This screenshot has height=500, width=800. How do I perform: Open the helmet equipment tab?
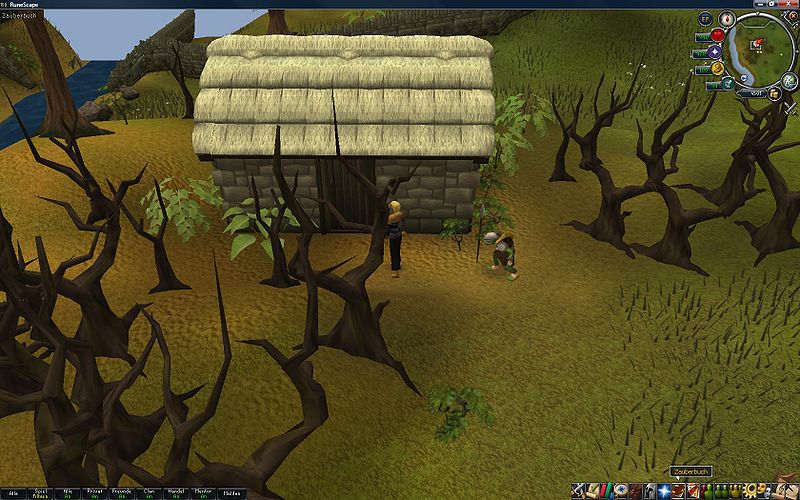click(x=649, y=490)
